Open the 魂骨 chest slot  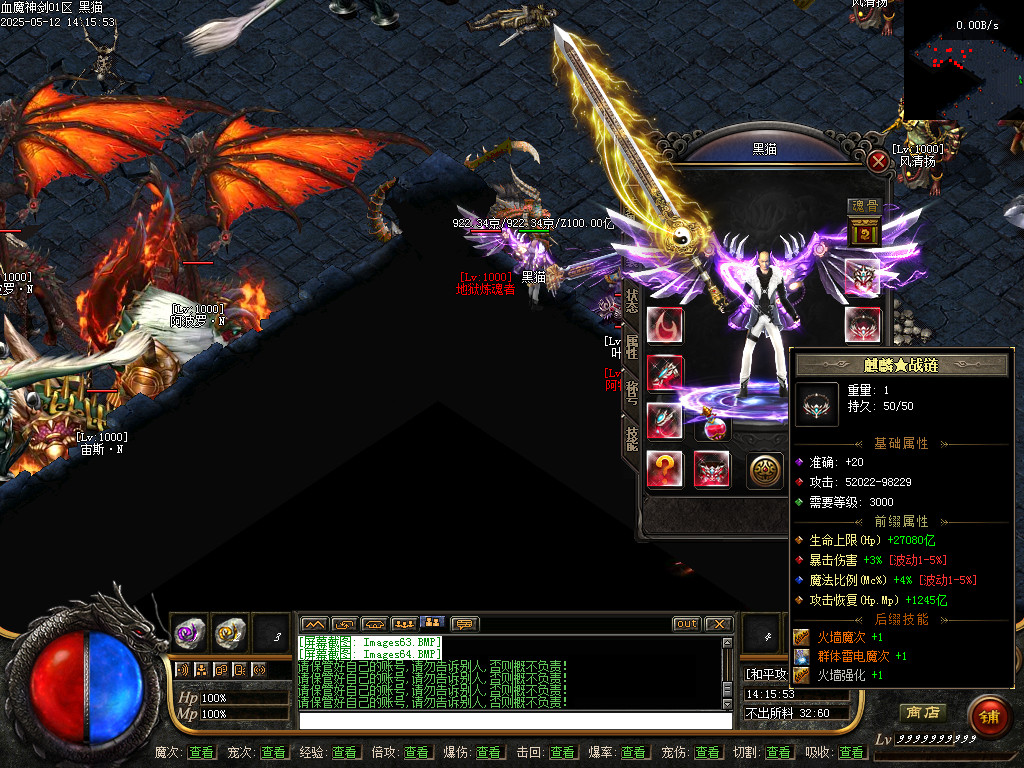pos(862,233)
